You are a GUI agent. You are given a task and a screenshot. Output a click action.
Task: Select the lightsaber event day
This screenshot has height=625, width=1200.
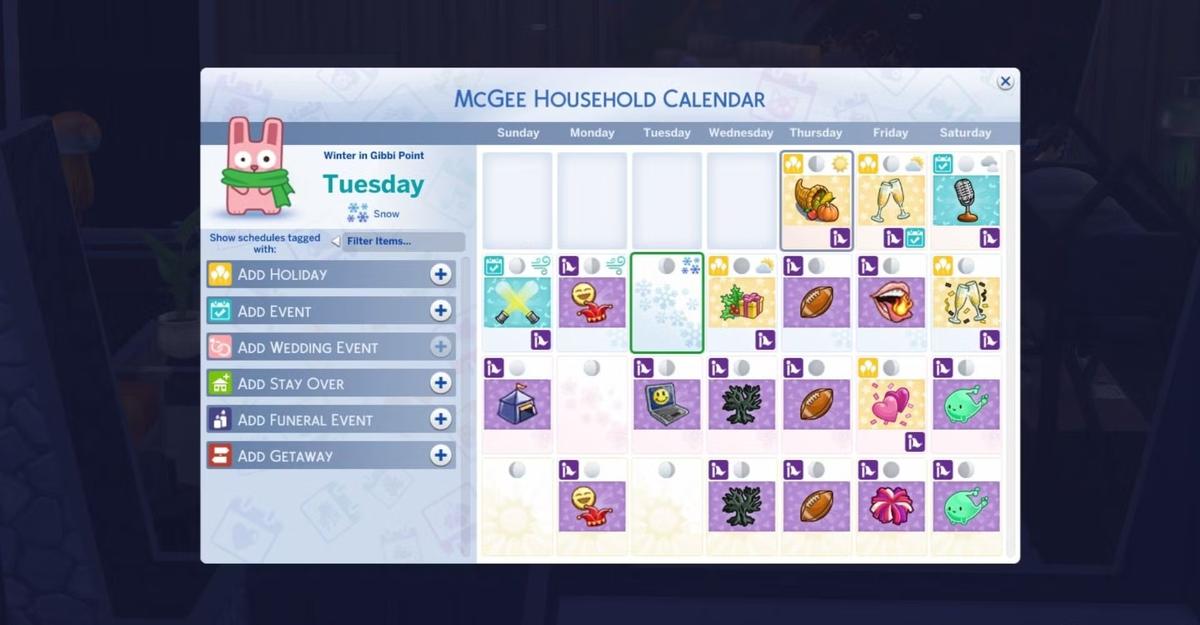click(517, 302)
